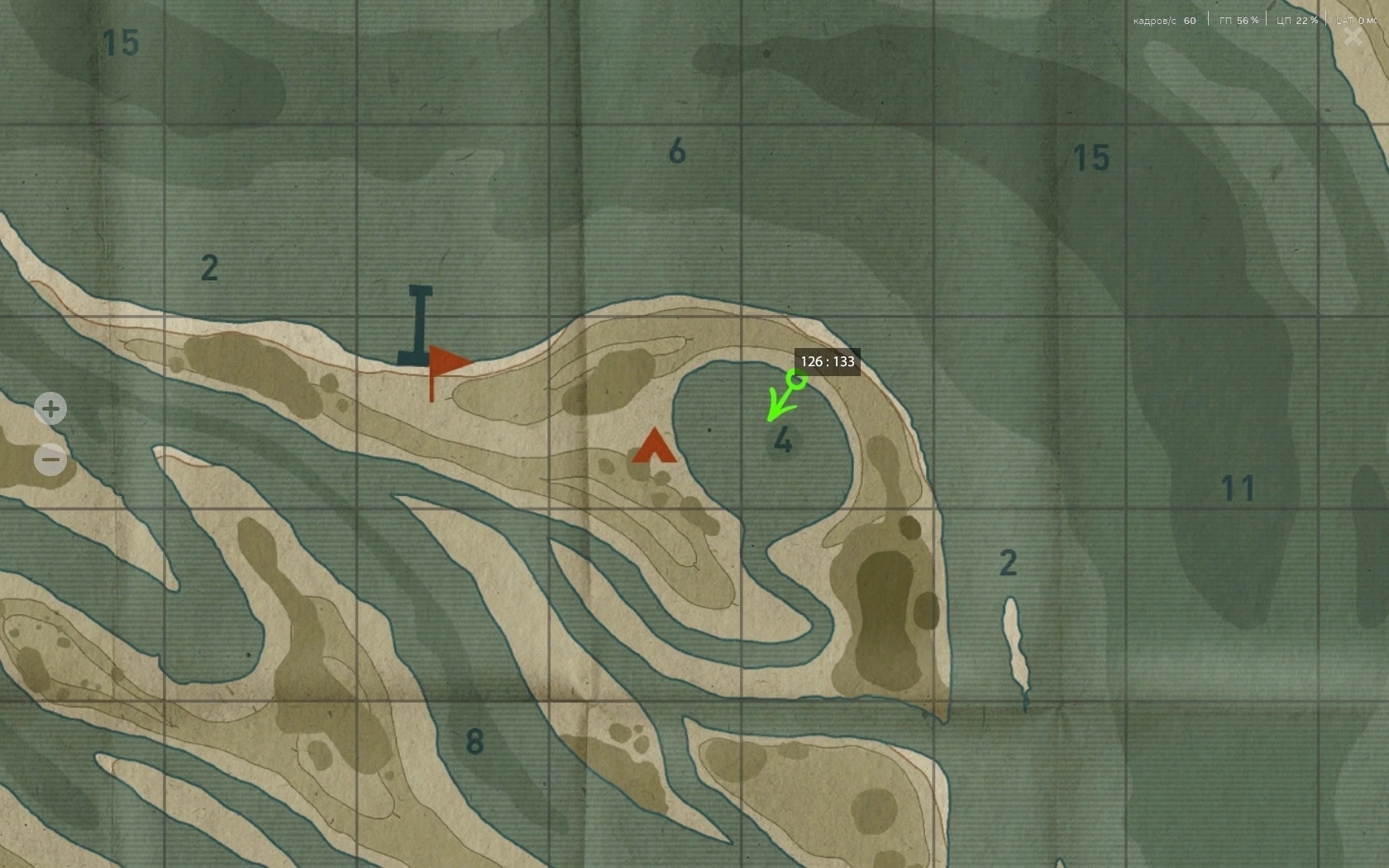Click the red tent camp marker
Screen dimensions: 1389x868
click(654, 446)
